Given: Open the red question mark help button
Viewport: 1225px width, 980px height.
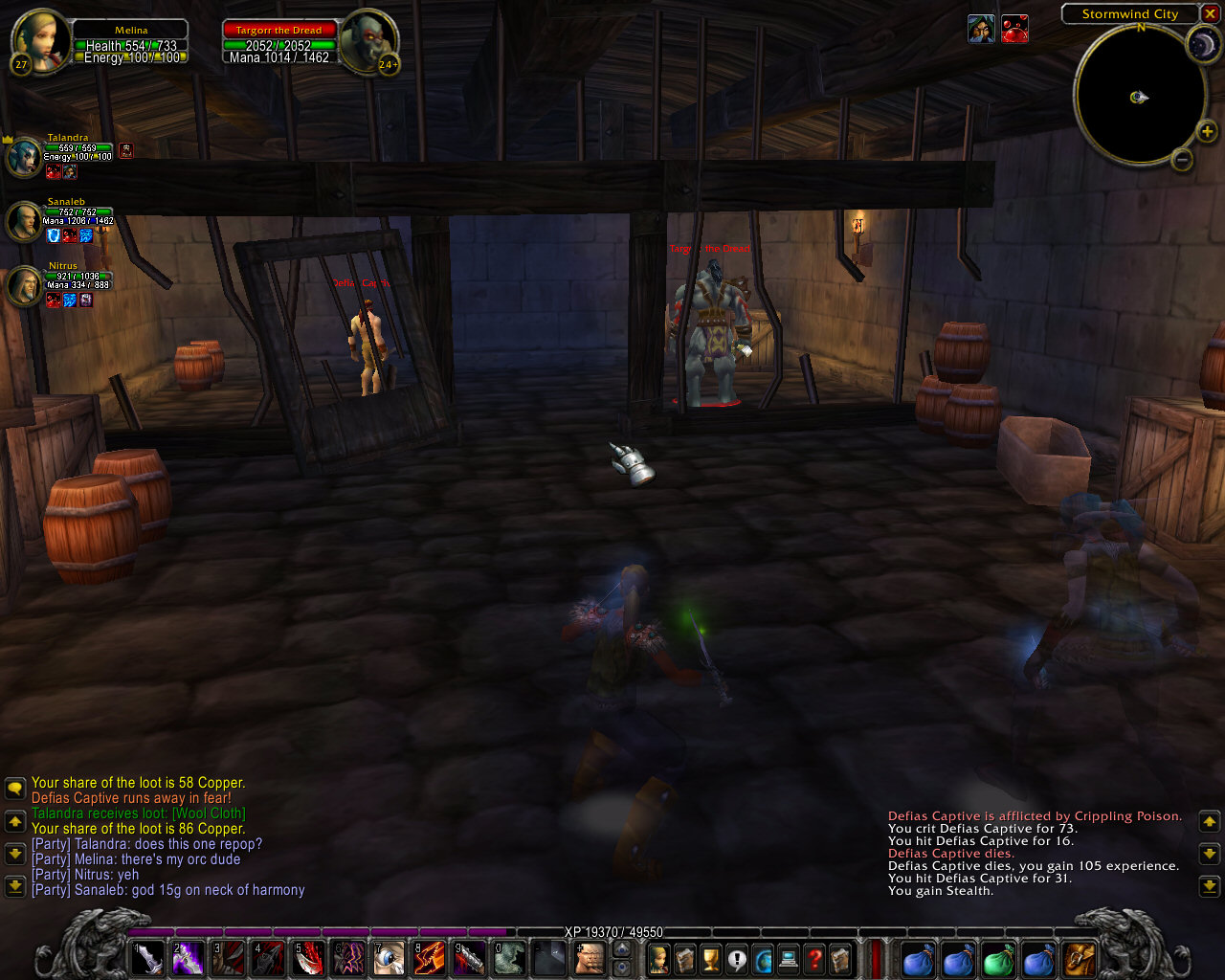Looking at the screenshot, I should click(814, 958).
